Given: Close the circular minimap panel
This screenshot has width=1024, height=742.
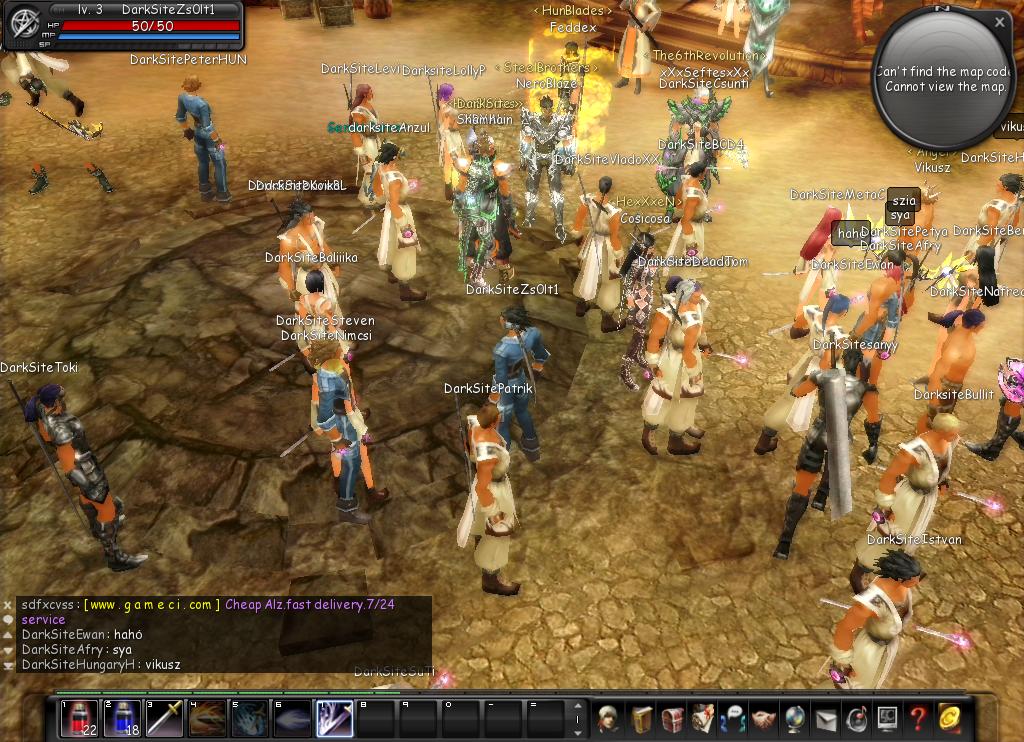Looking at the screenshot, I should [999, 21].
